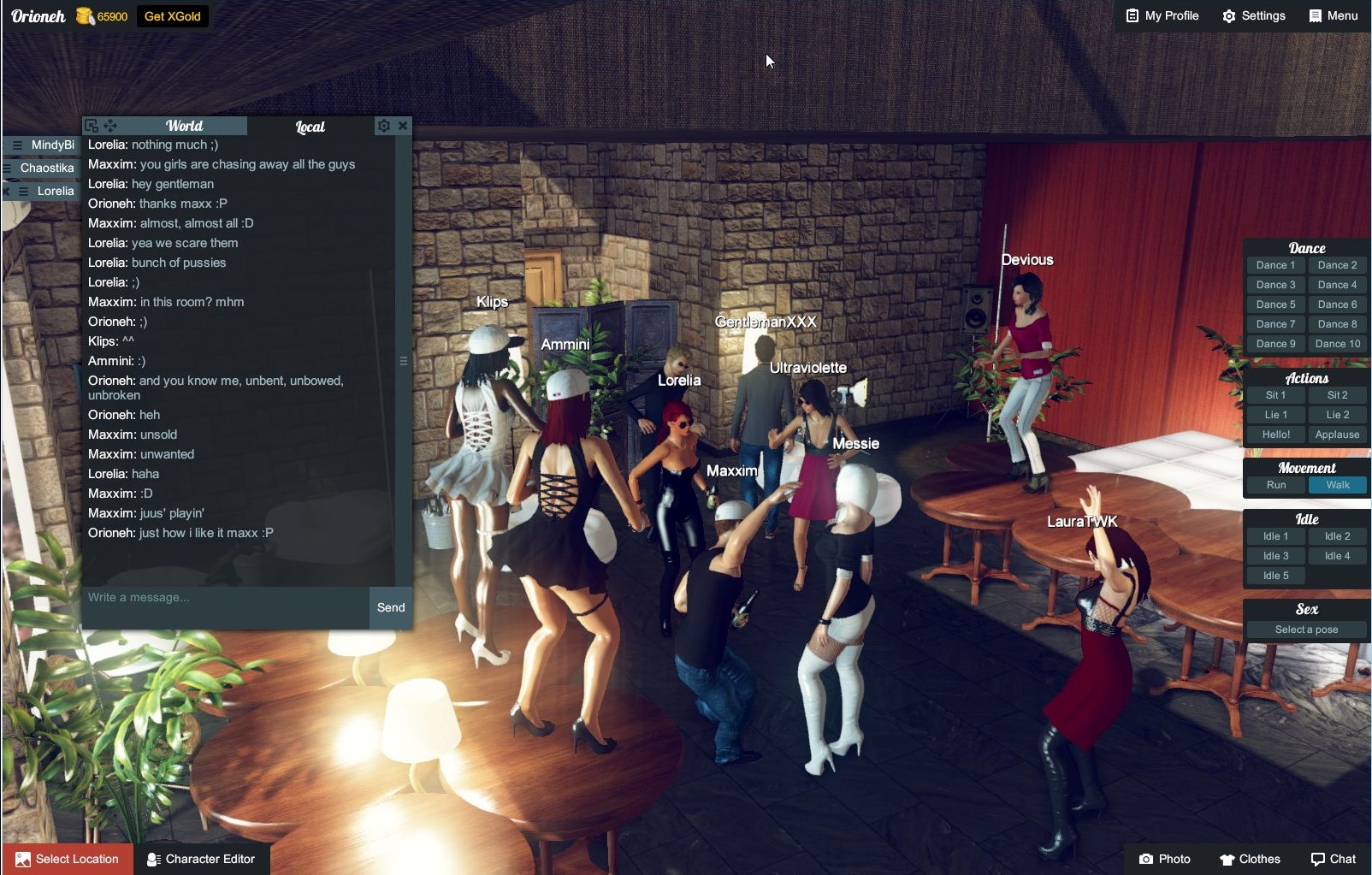
Task: Open the Character Editor
Action: pos(201,859)
